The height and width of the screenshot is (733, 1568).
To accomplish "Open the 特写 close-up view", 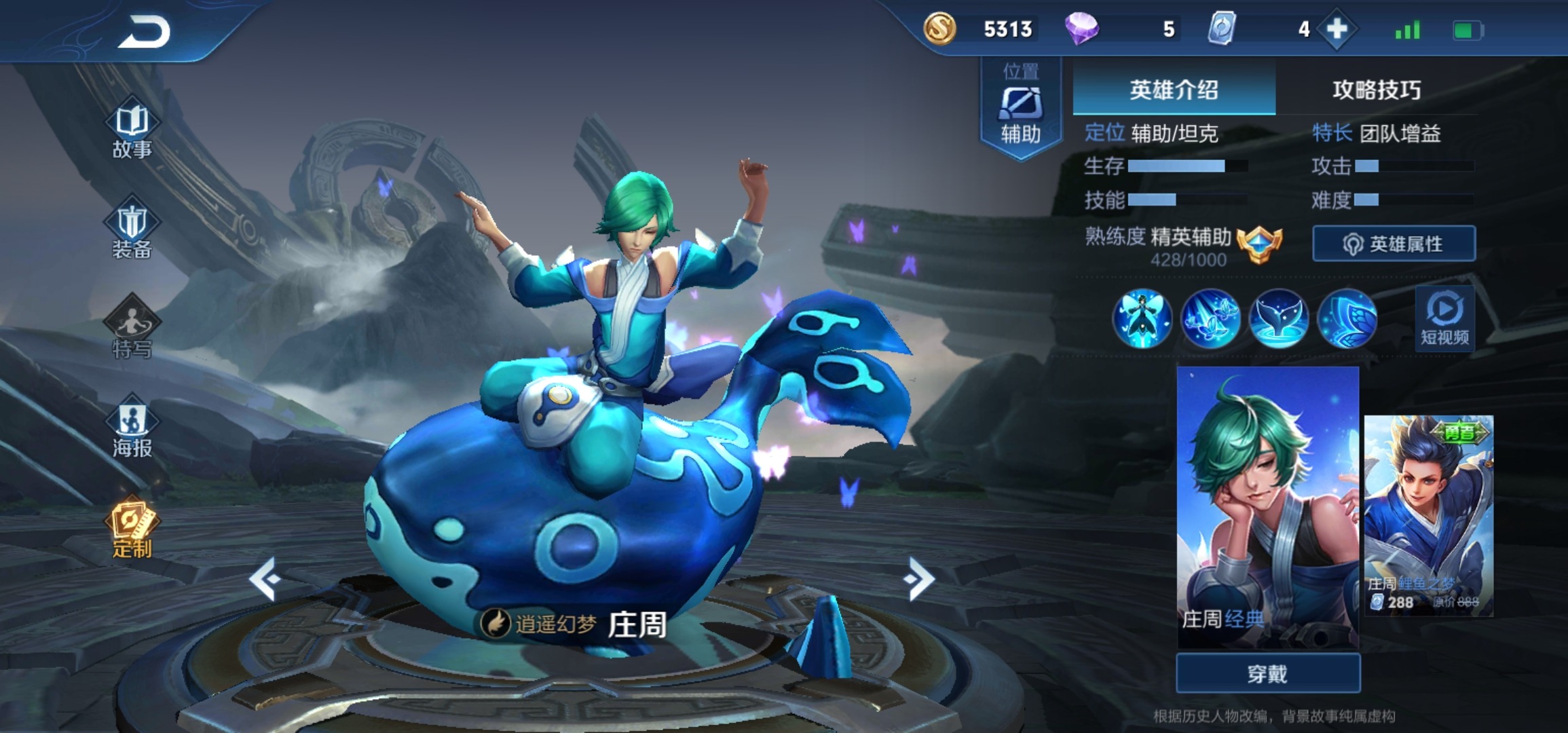I will tap(132, 328).
